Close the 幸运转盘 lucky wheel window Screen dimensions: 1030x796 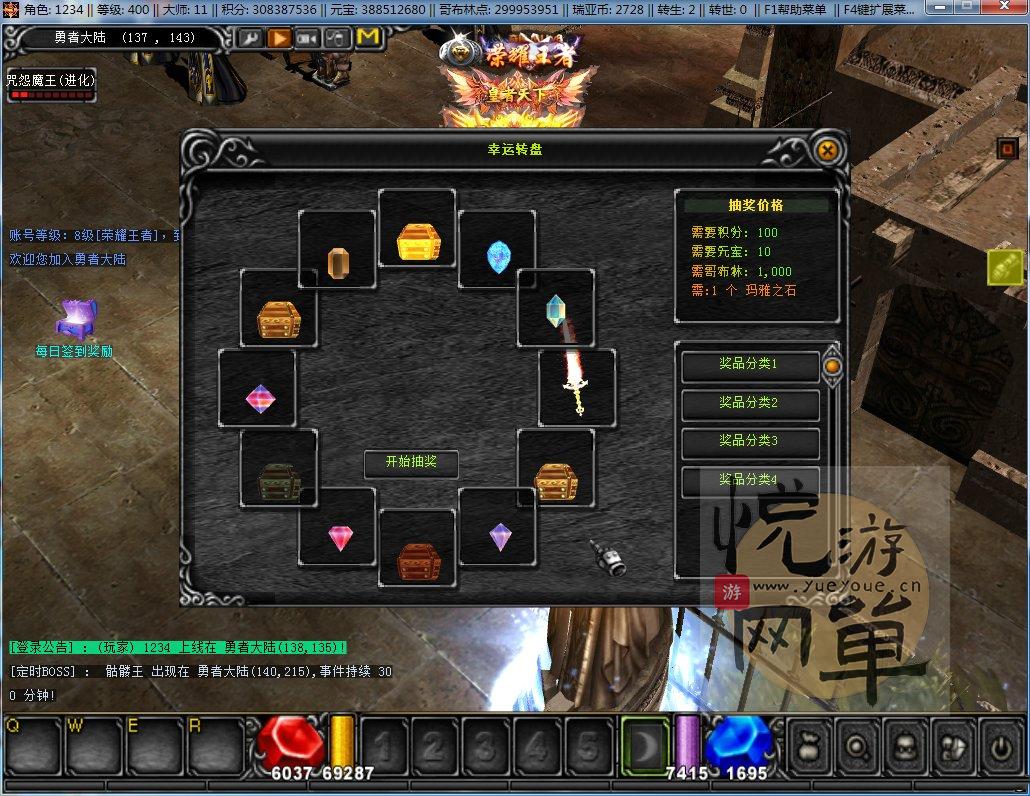pos(827,151)
